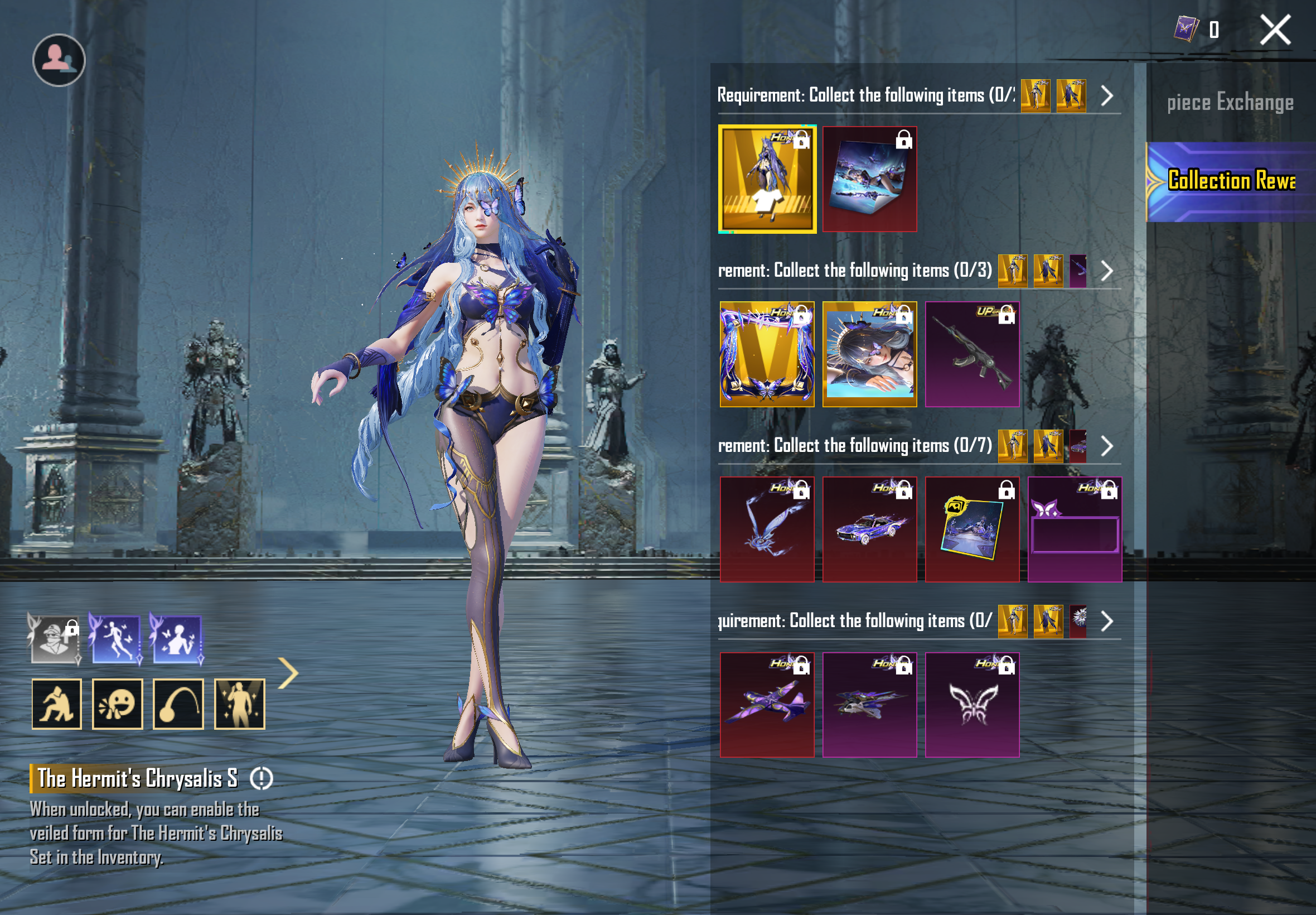Play the laughing face emote
1316x915 pixels.
(x=118, y=704)
